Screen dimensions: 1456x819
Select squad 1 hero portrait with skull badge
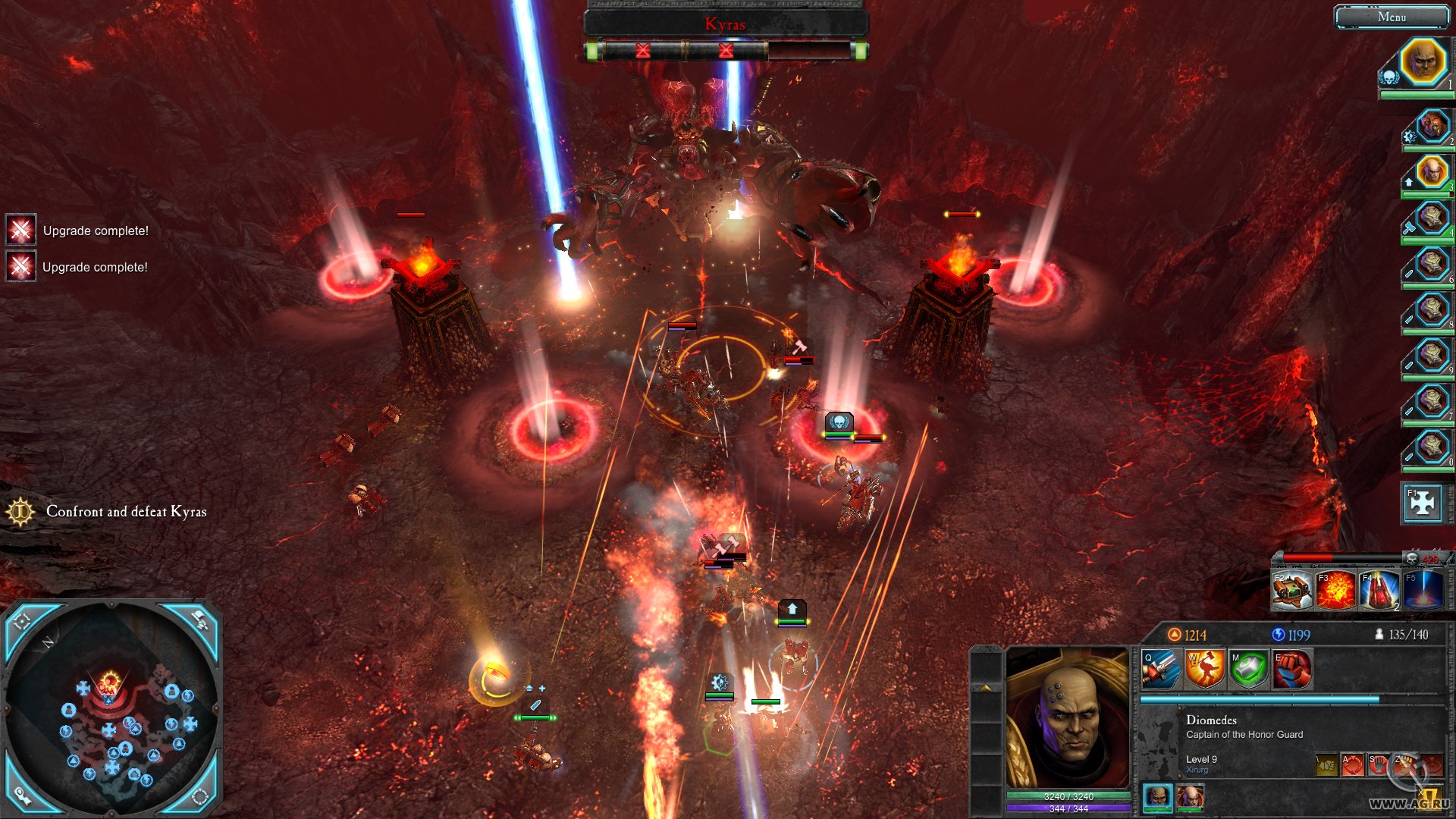[x=1422, y=62]
